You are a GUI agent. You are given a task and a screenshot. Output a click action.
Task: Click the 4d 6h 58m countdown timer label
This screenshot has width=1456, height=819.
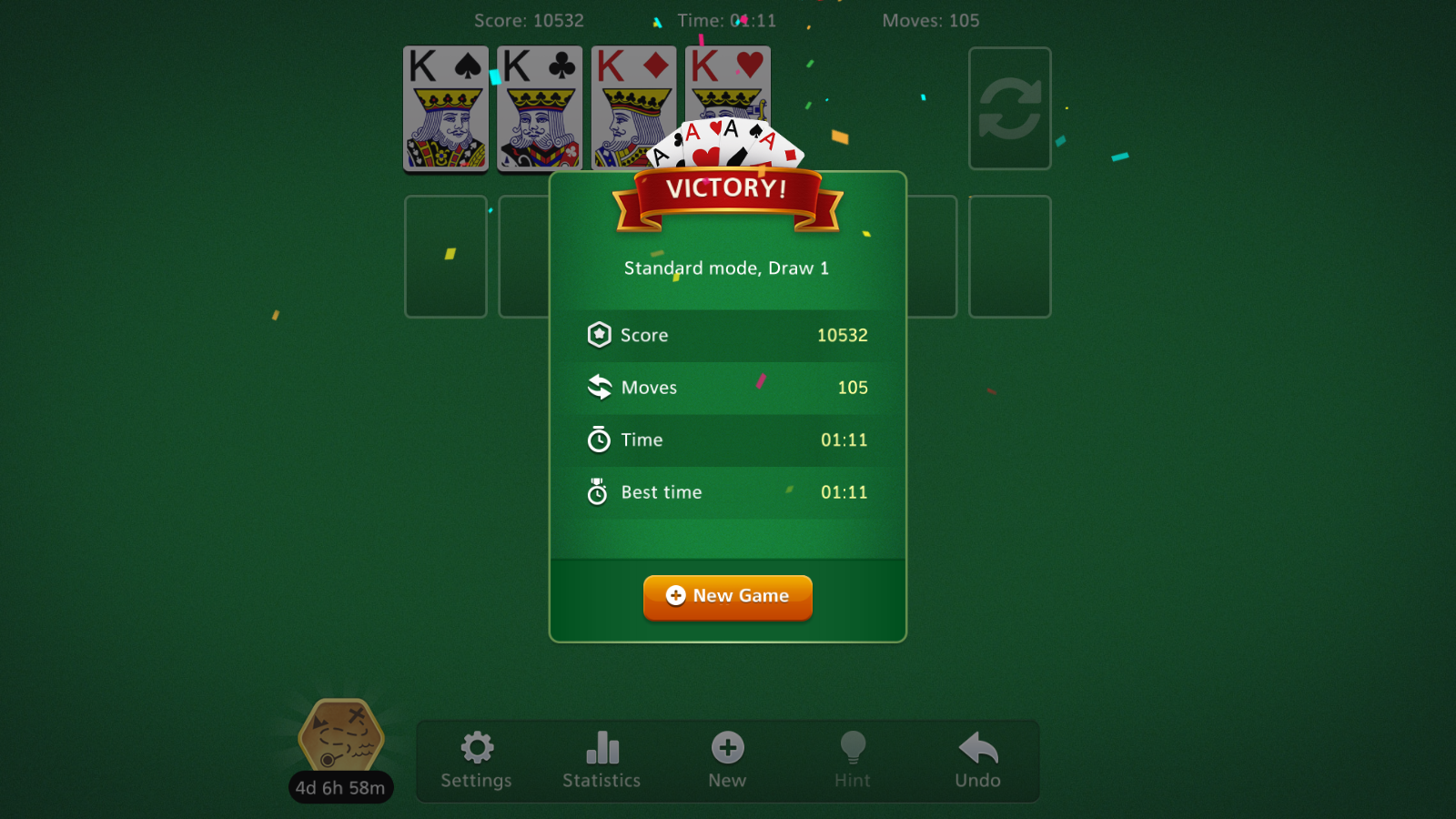[x=340, y=788]
